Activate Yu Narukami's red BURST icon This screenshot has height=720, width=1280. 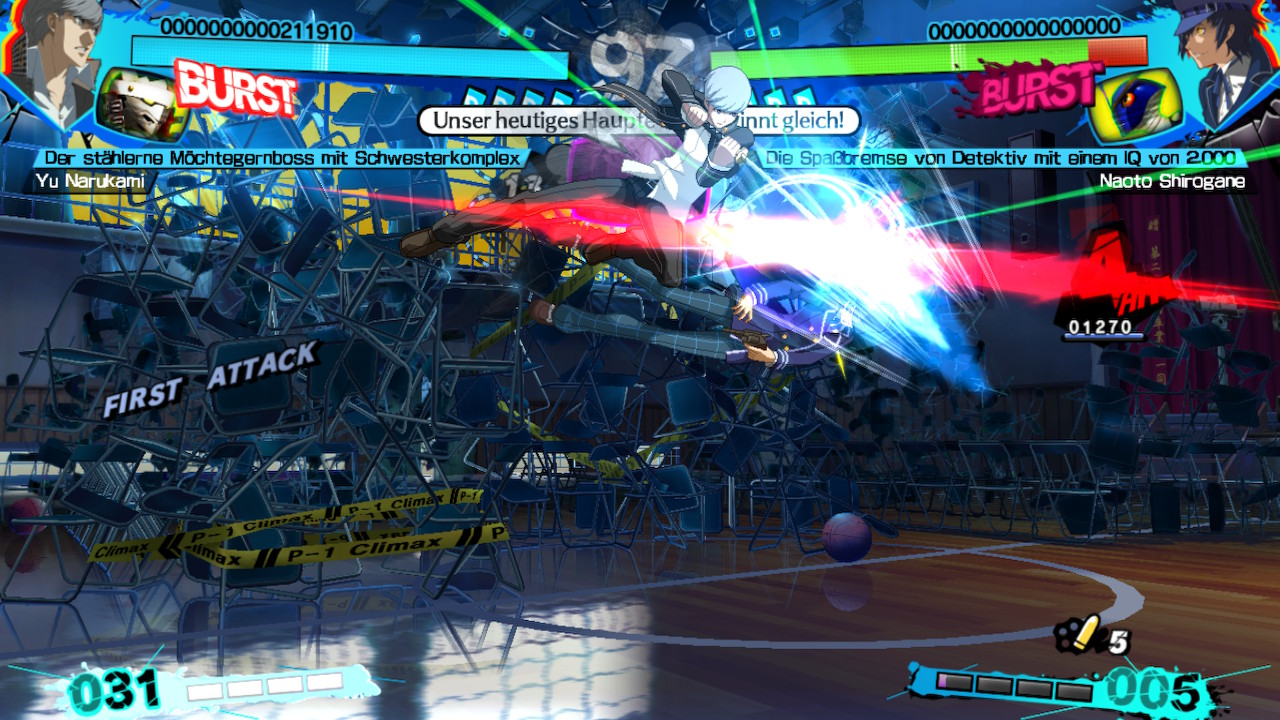[236, 88]
